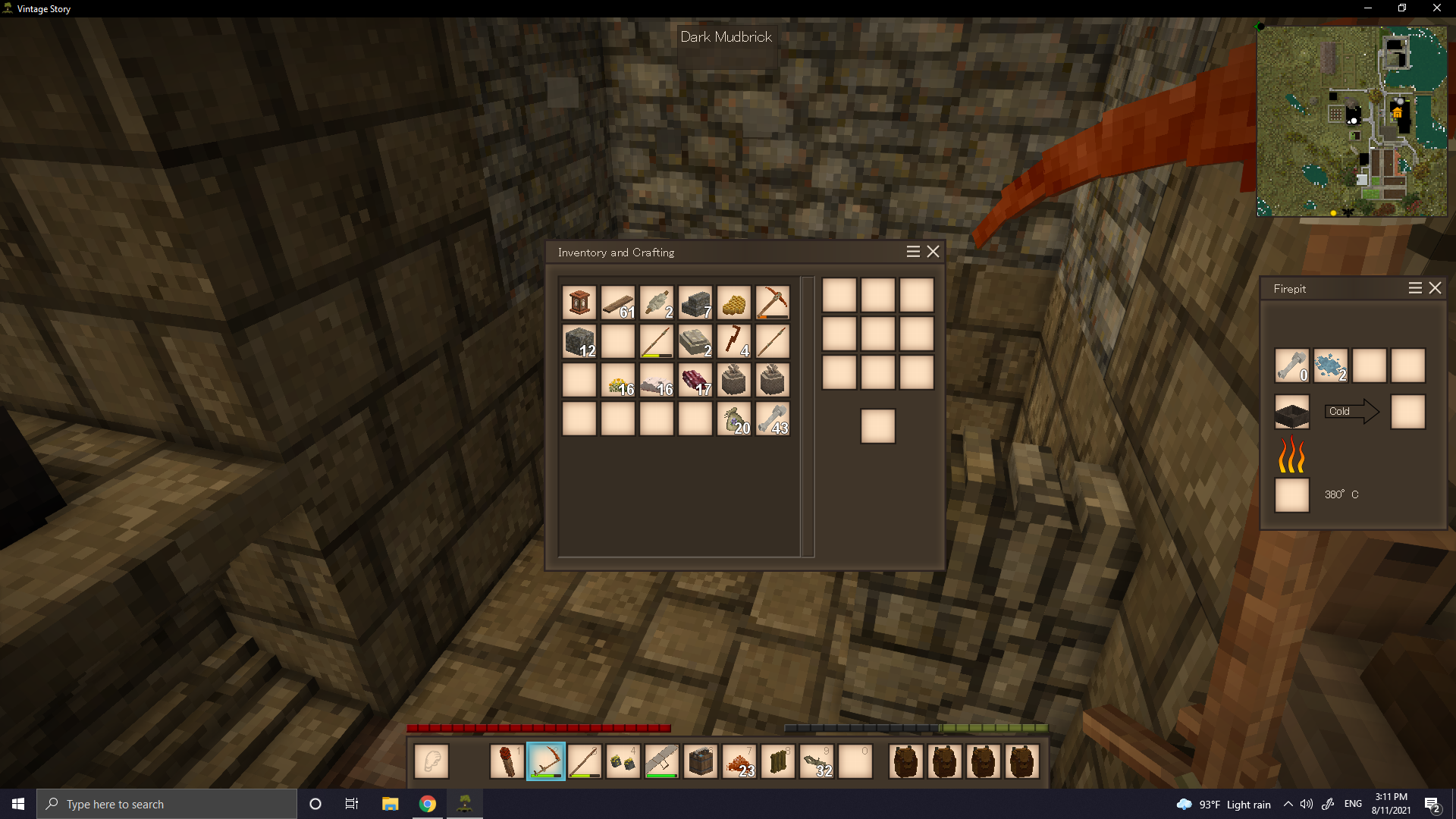The width and height of the screenshot is (1456, 819).
Task: Select the seed bag stack of 20
Action: point(733,419)
